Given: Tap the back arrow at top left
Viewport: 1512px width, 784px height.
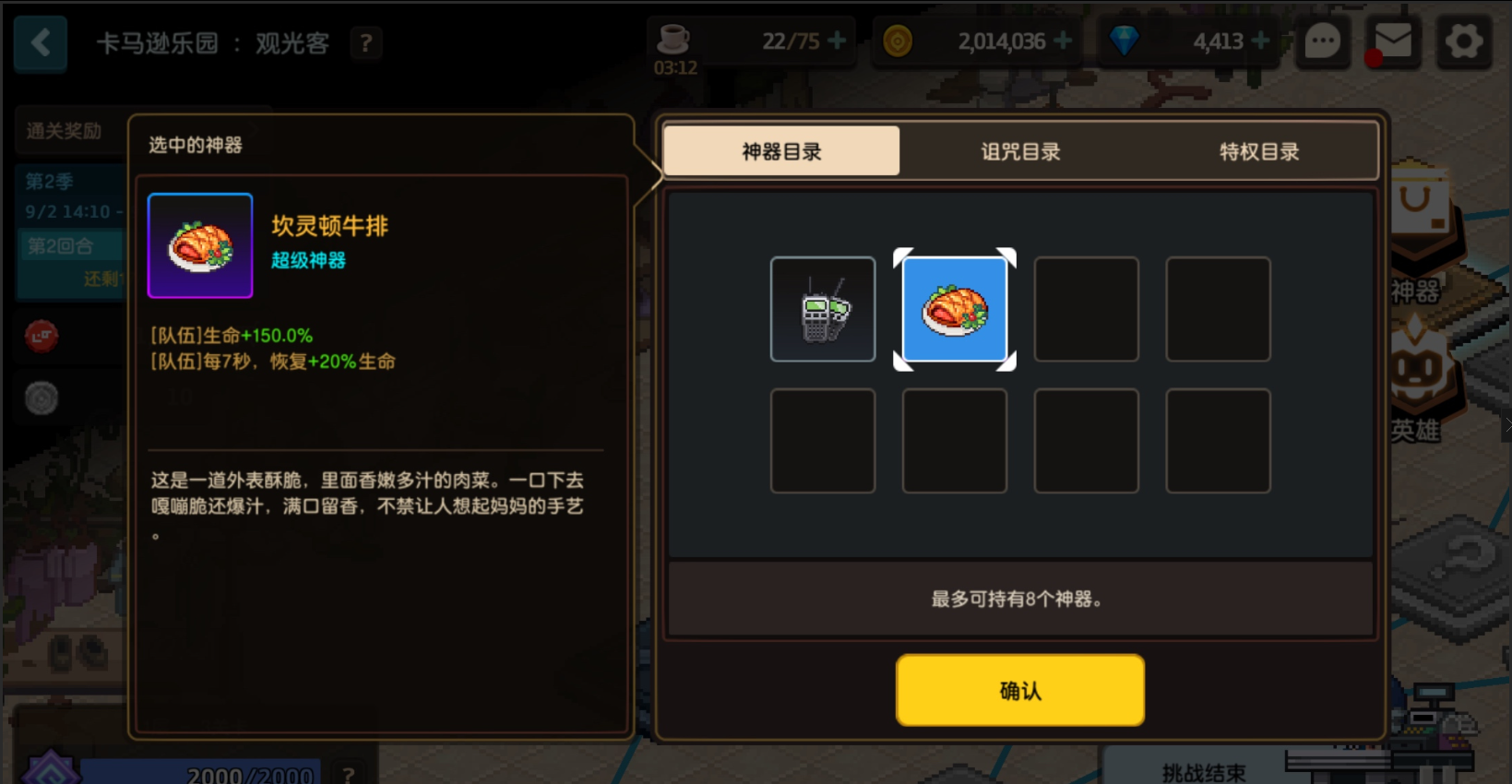Looking at the screenshot, I should coord(39,43).
